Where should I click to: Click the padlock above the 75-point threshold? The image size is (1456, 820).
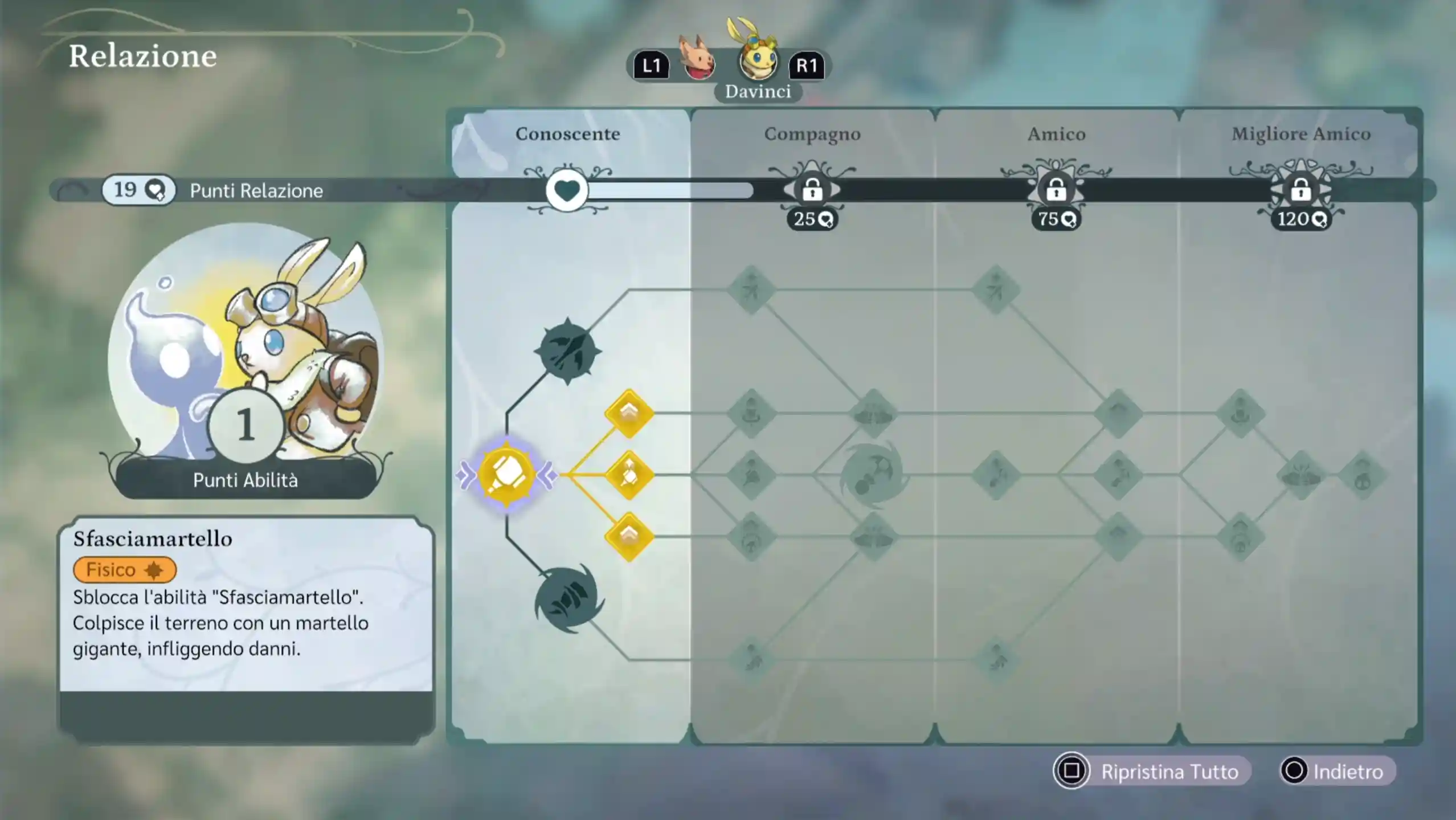pos(1056,190)
